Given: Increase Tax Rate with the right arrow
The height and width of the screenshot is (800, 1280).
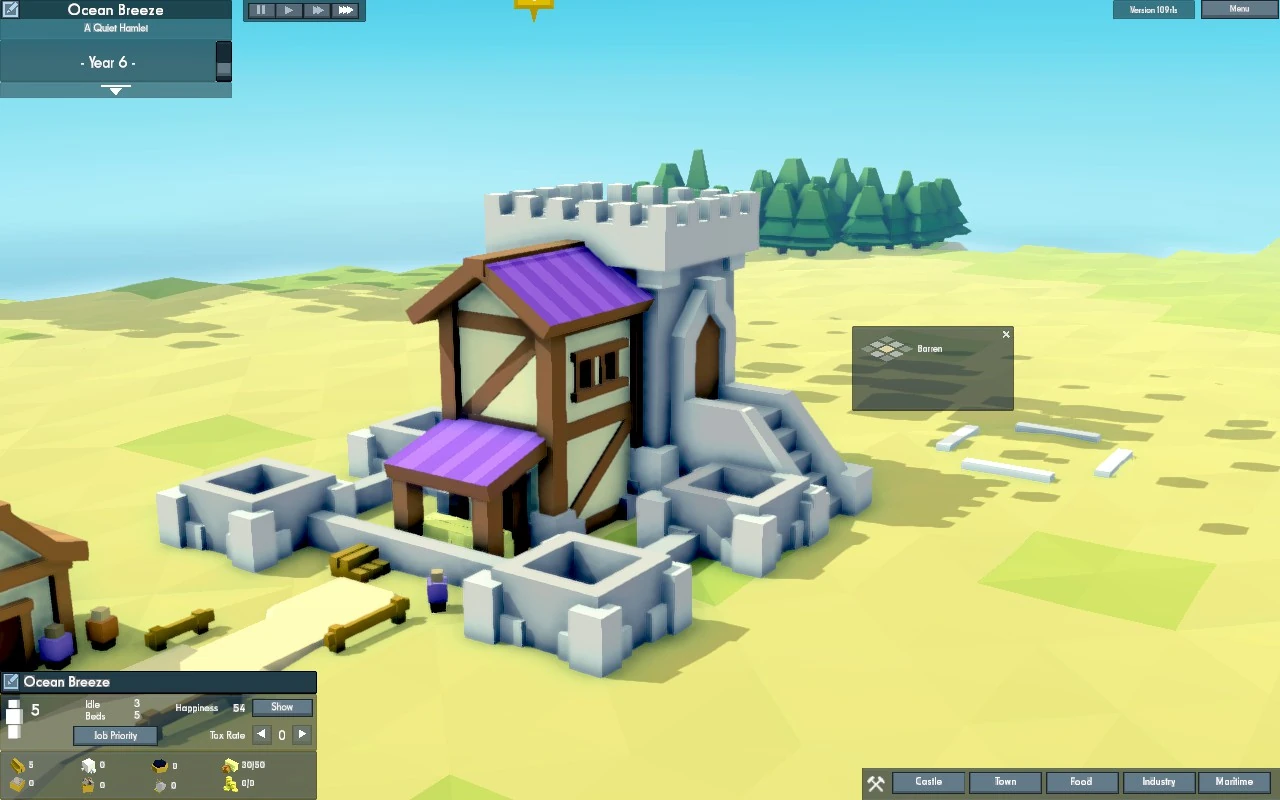Looking at the screenshot, I should pyautogui.click(x=302, y=735).
